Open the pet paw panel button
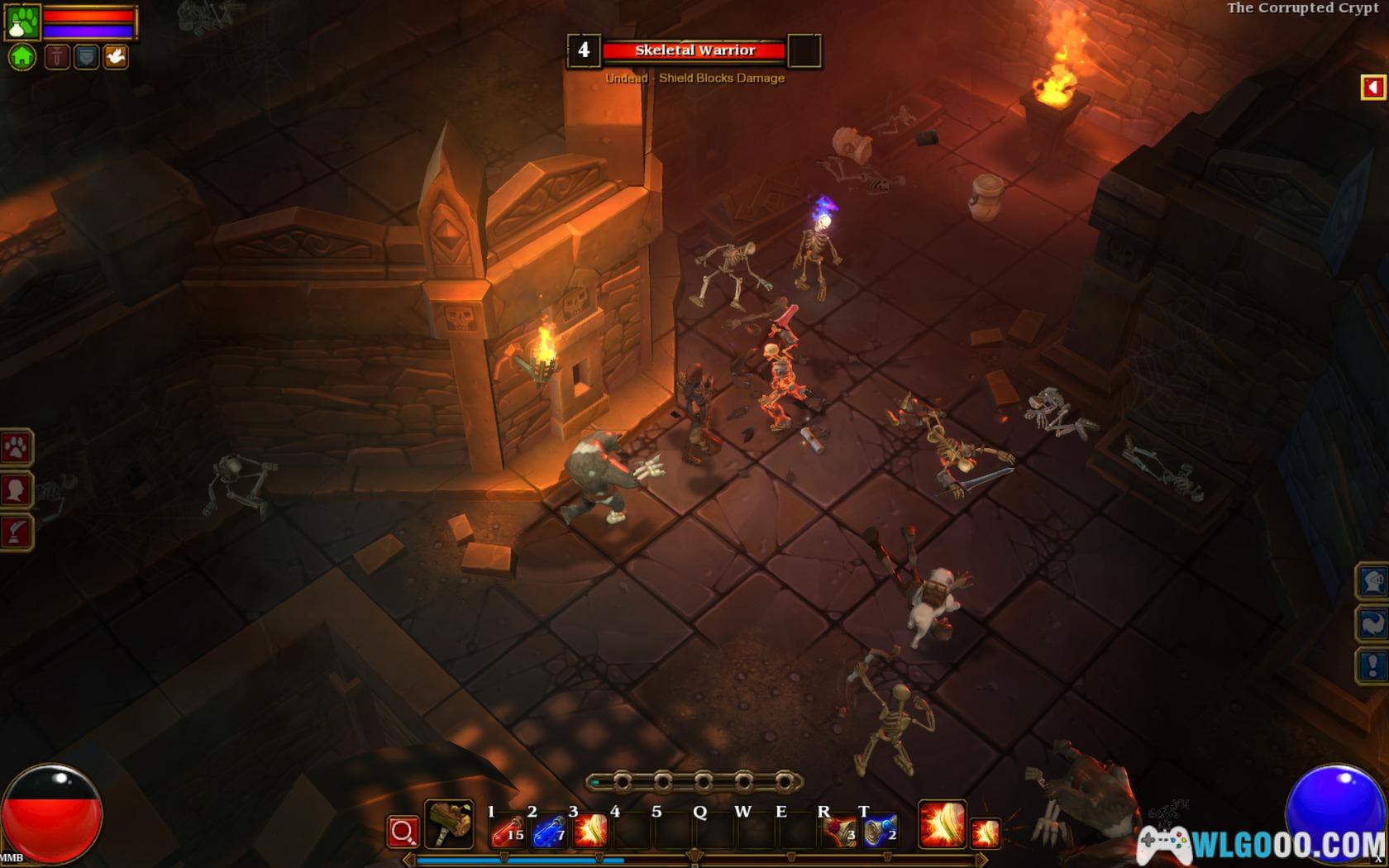The height and width of the screenshot is (868, 1389). click(x=16, y=448)
